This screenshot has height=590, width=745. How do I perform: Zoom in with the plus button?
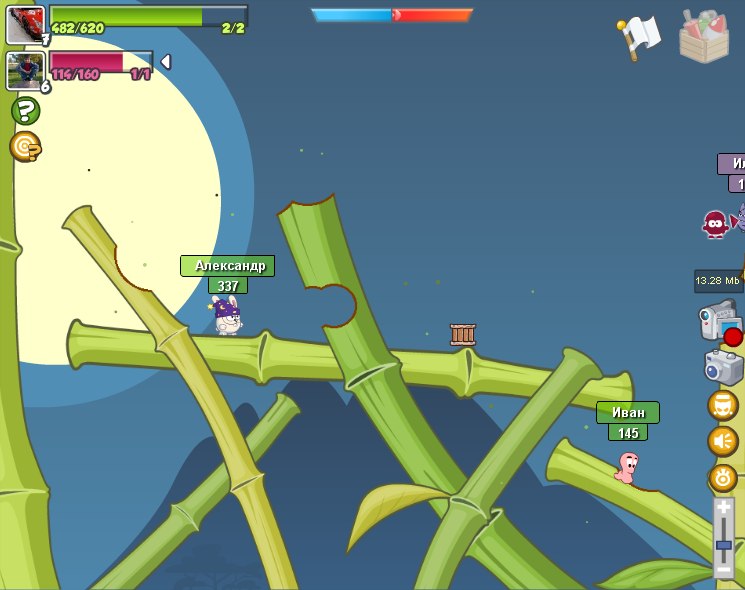point(723,508)
